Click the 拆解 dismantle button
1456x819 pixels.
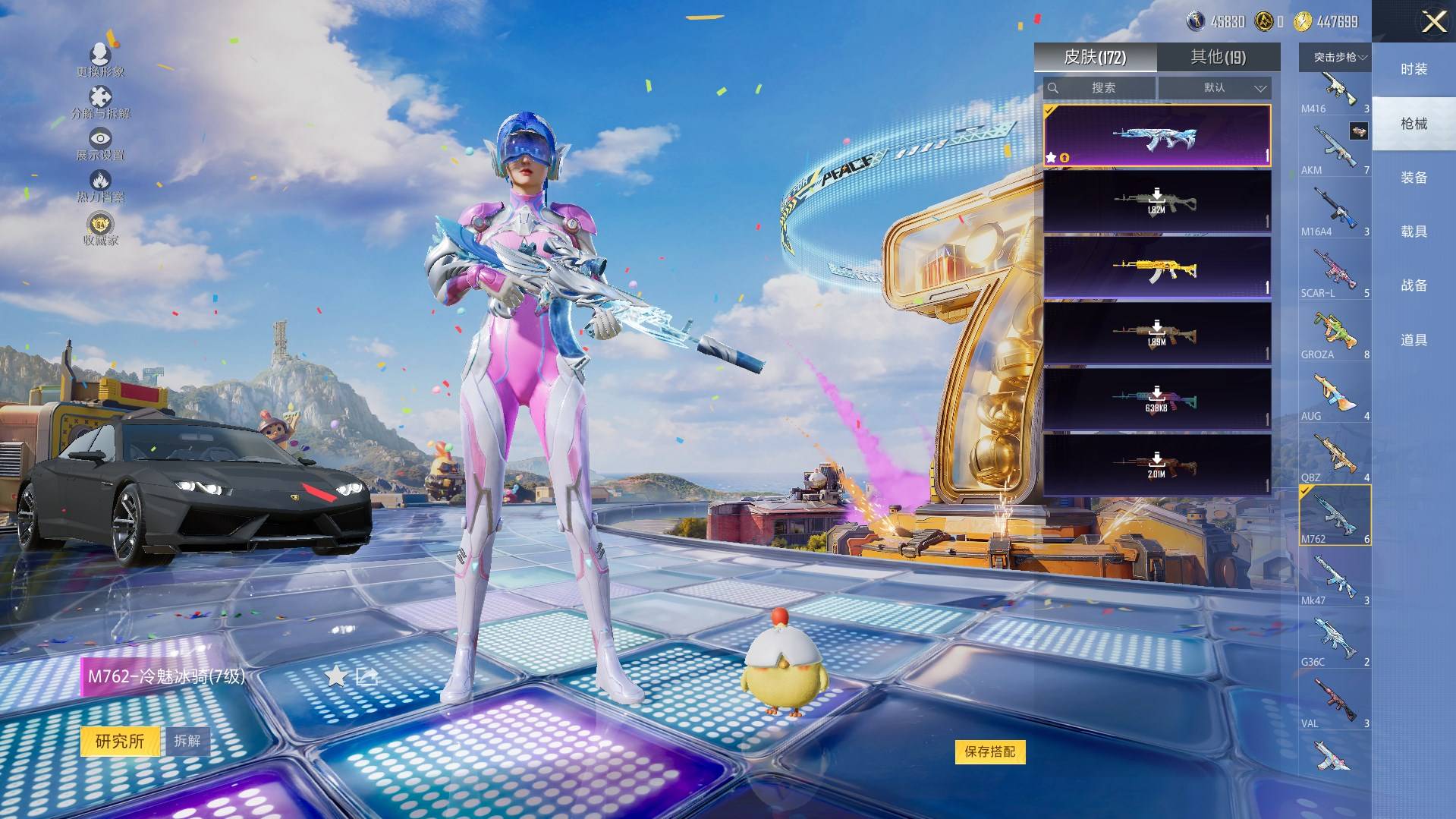(x=187, y=741)
